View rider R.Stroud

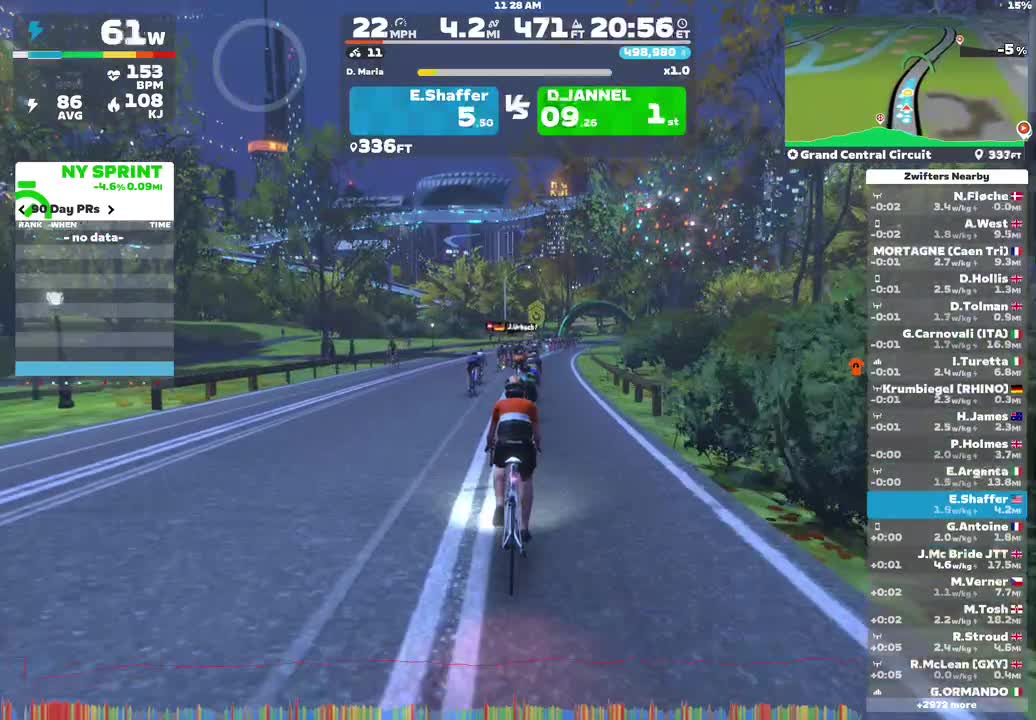946,642
